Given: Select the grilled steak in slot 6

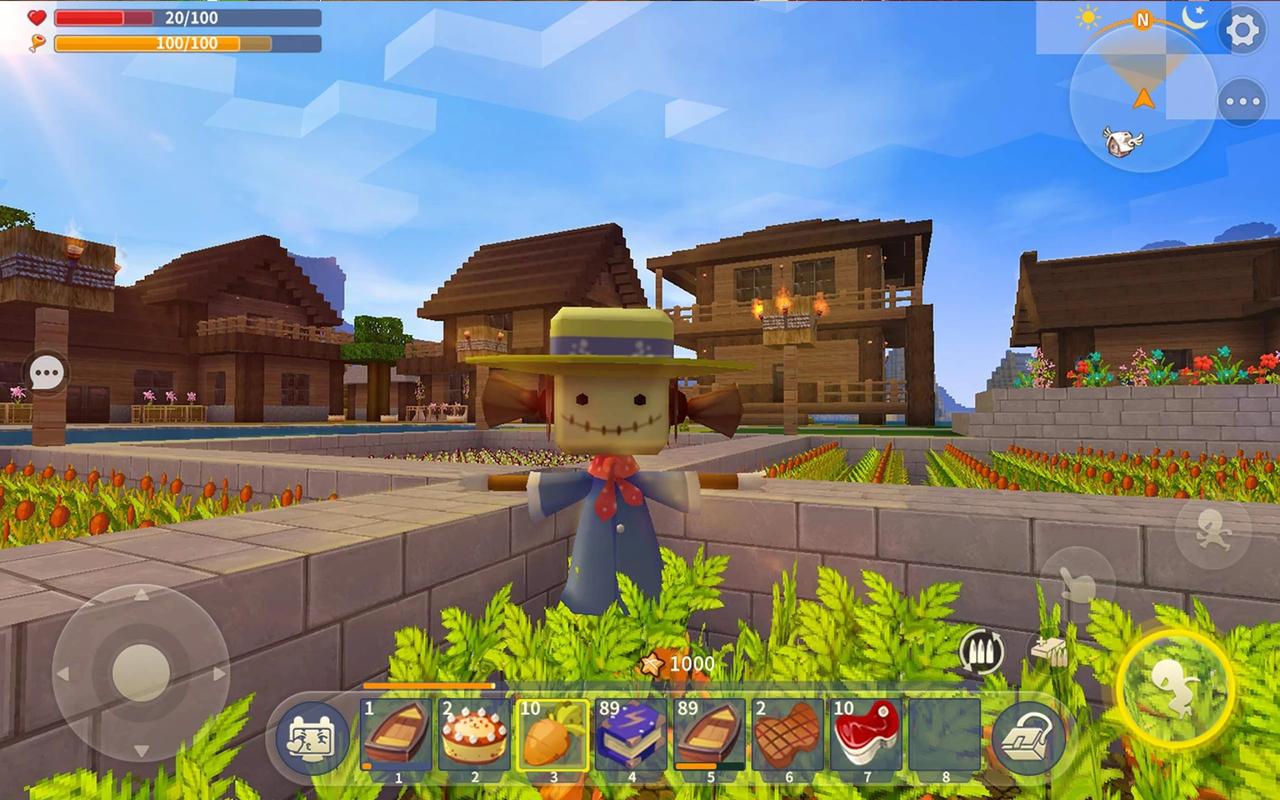Looking at the screenshot, I should click(787, 735).
